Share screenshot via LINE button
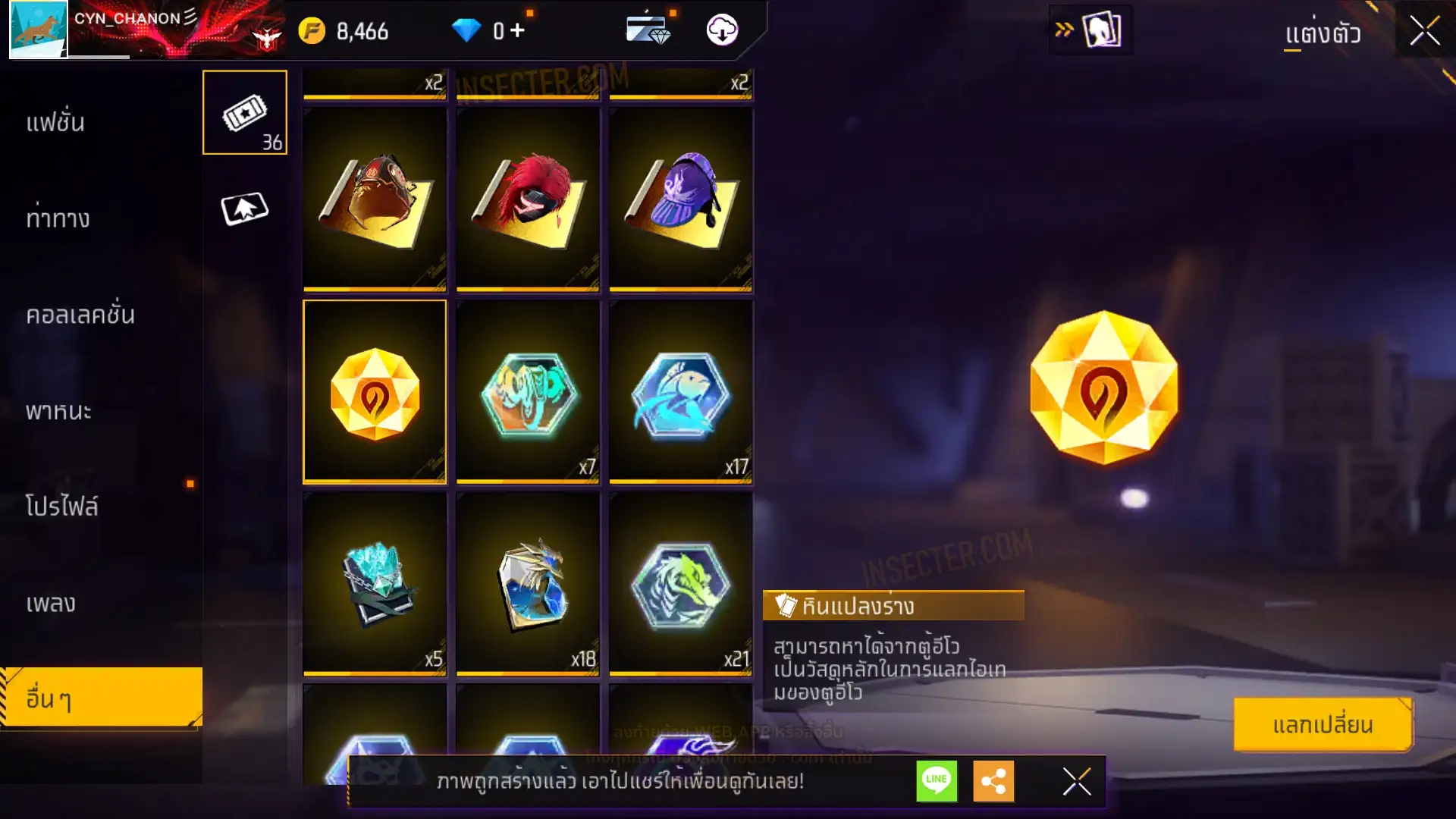 [x=937, y=781]
